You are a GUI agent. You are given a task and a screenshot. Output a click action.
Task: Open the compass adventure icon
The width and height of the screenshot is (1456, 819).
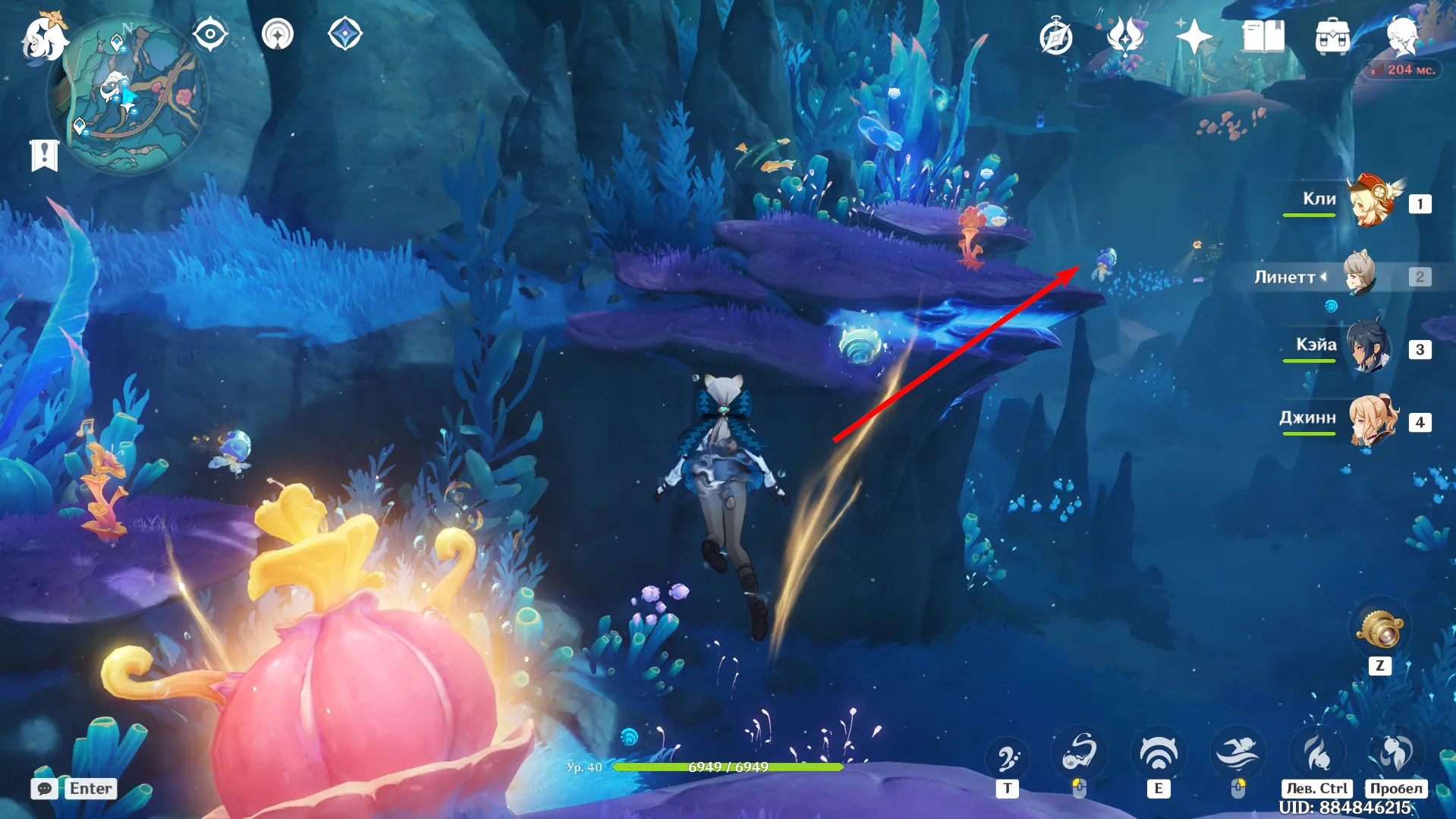[x=1055, y=37]
